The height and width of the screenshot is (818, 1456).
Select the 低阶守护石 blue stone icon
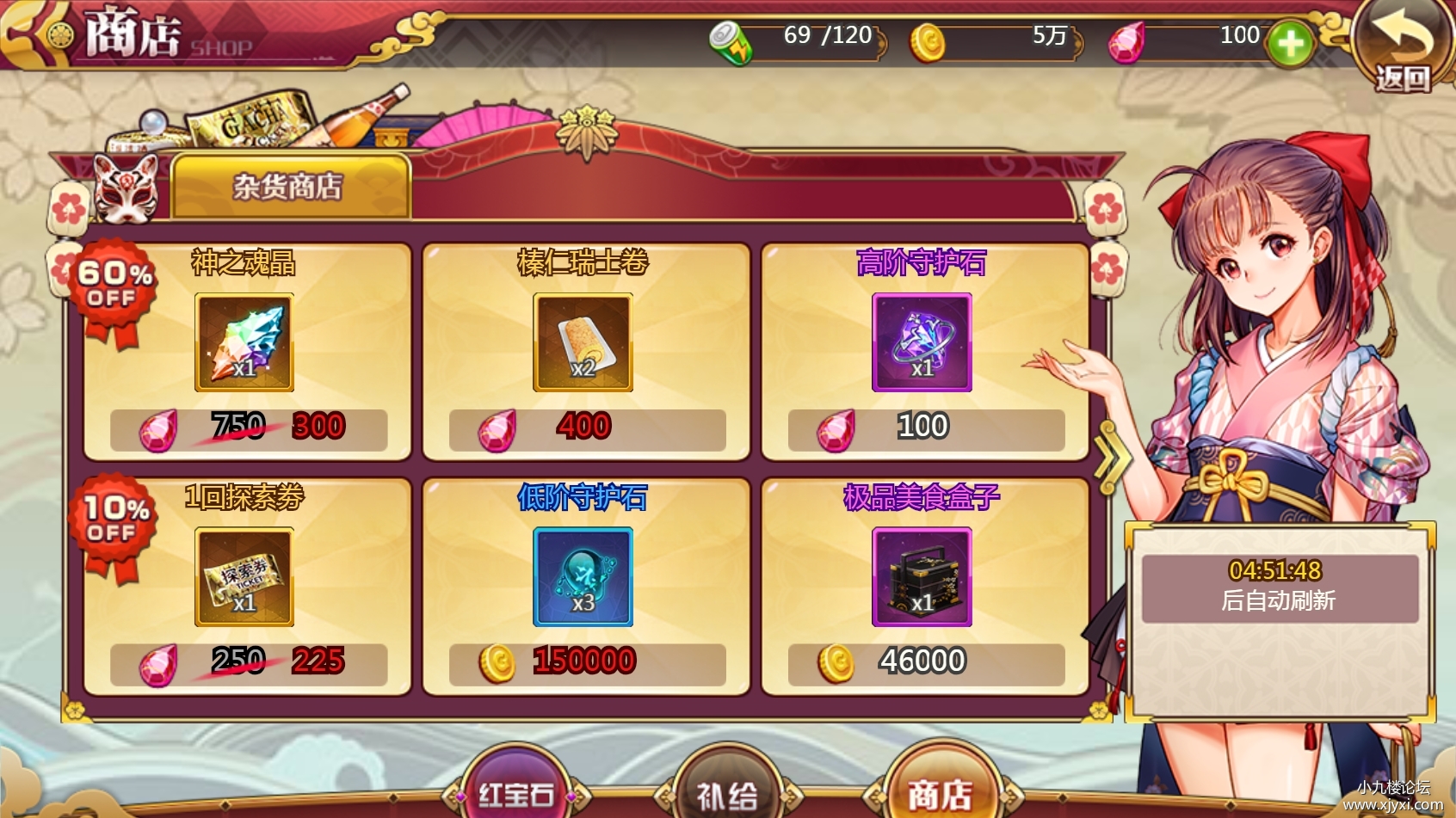coord(582,578)
